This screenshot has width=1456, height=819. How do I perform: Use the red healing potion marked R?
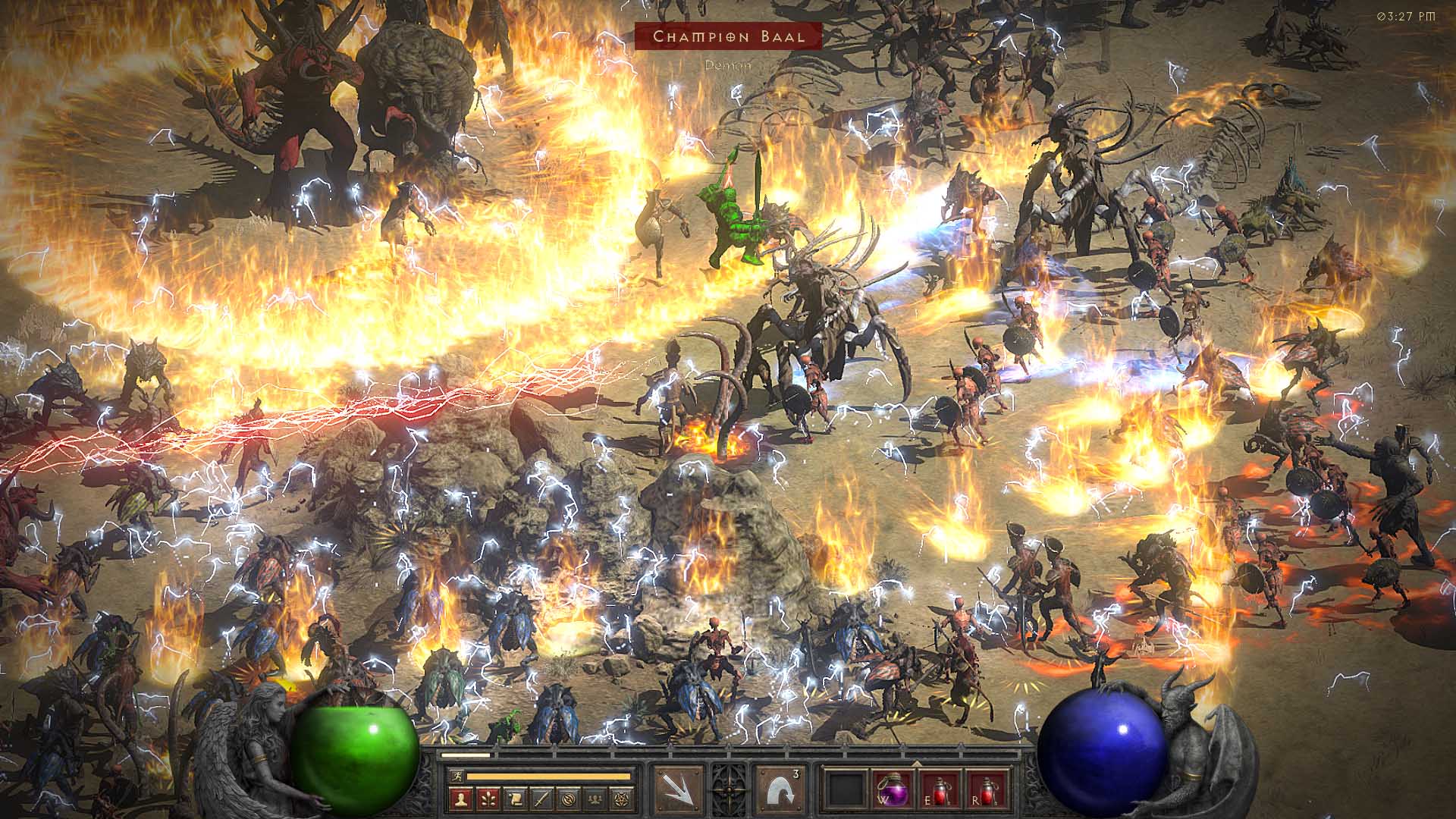[986, 789]
